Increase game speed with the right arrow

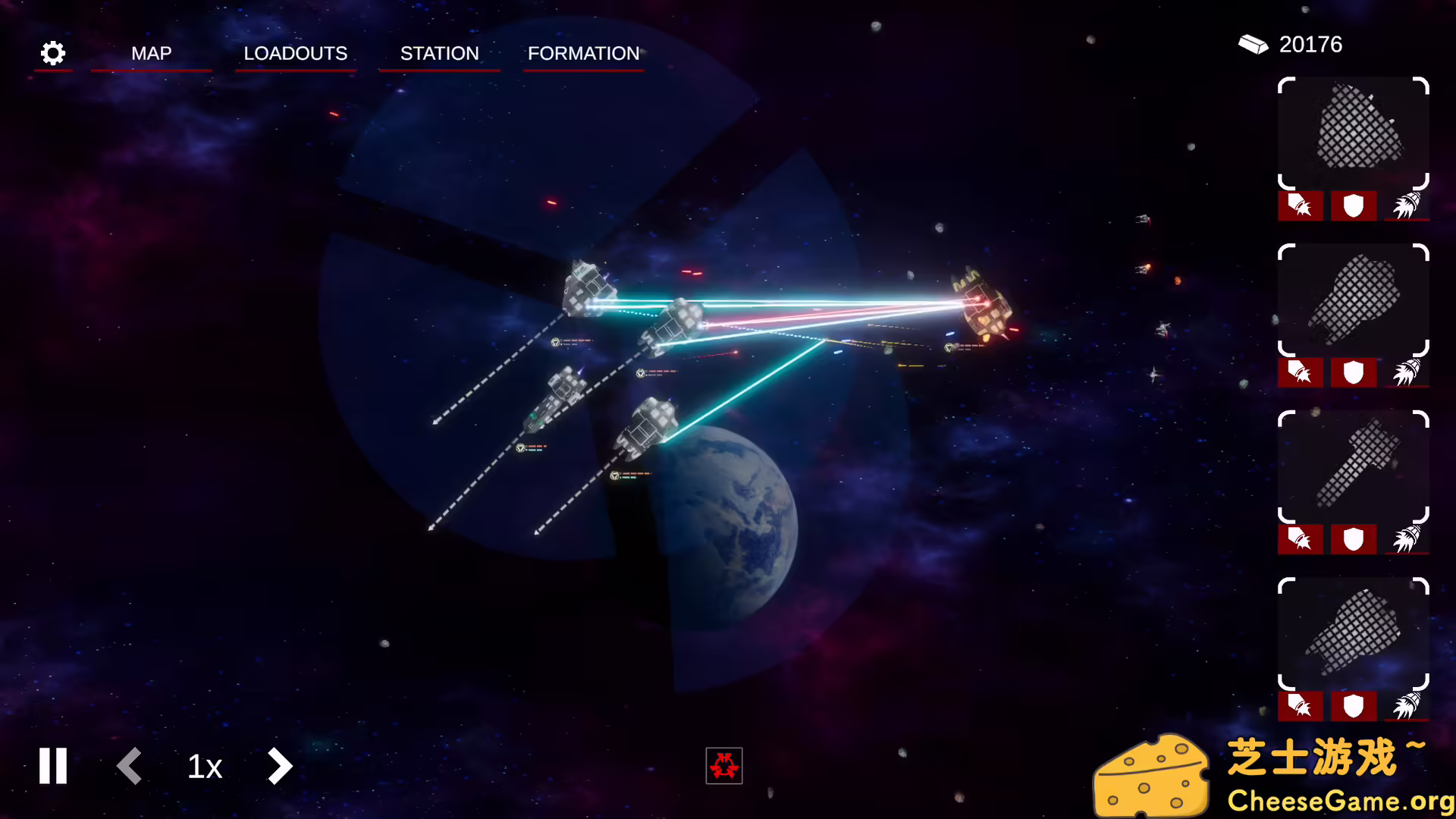point(279,766)
